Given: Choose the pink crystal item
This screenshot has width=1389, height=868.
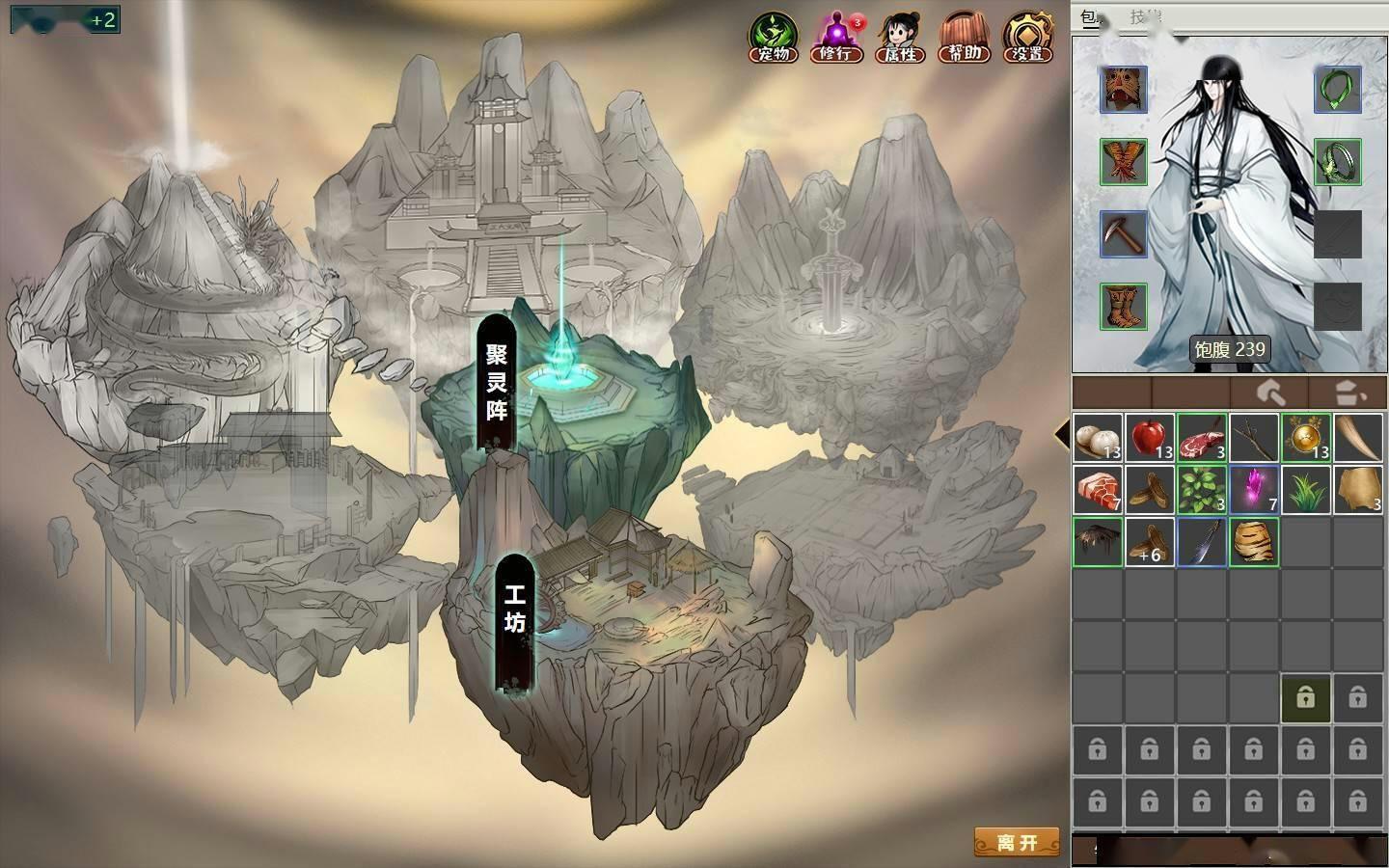Looking at the screenshot, I should [x=1254, y=490].
